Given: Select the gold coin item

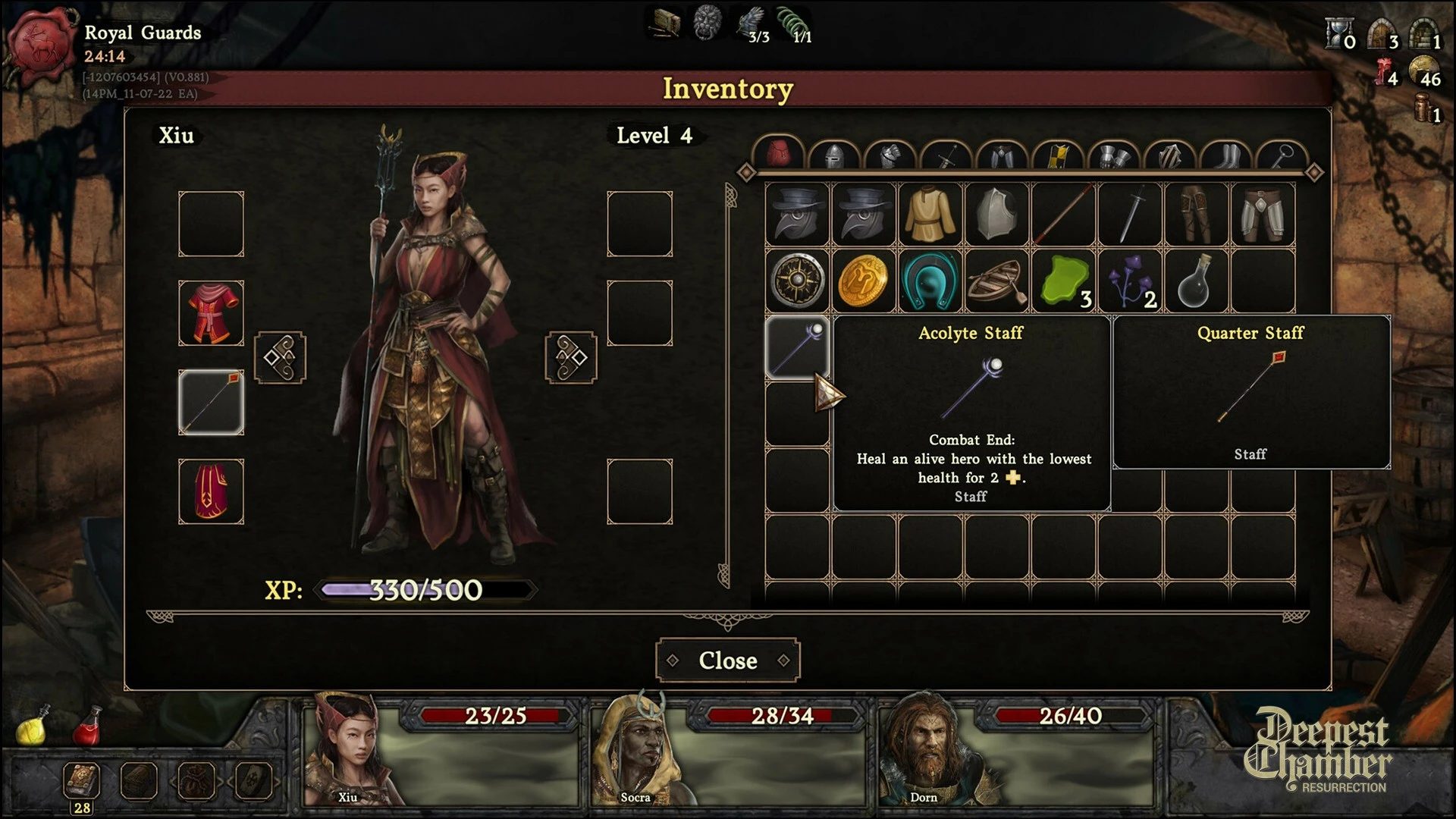Looking at the screenshot, I should tap(864, 281).
